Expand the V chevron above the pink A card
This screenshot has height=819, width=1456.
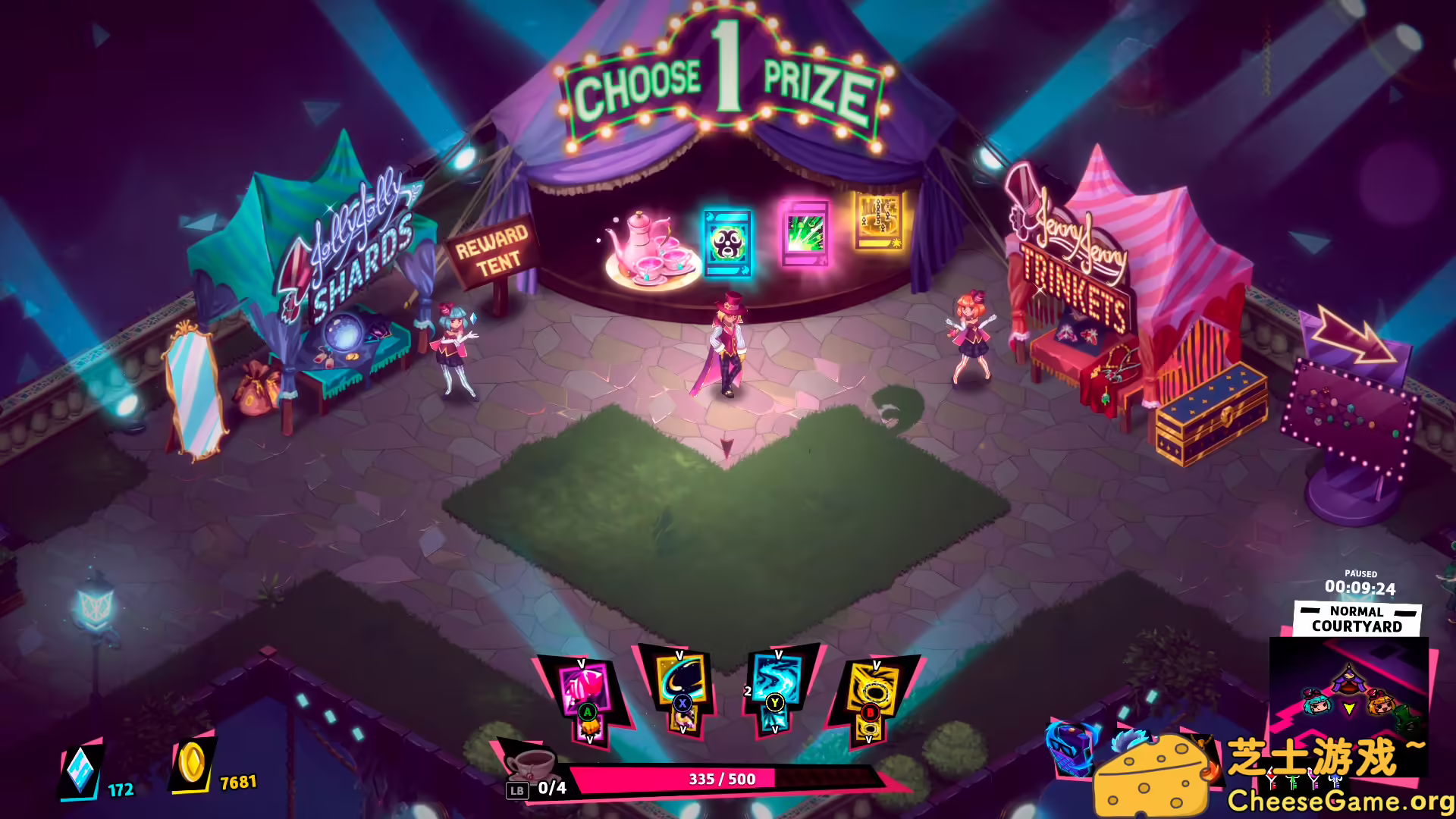[x=582, y=662]
